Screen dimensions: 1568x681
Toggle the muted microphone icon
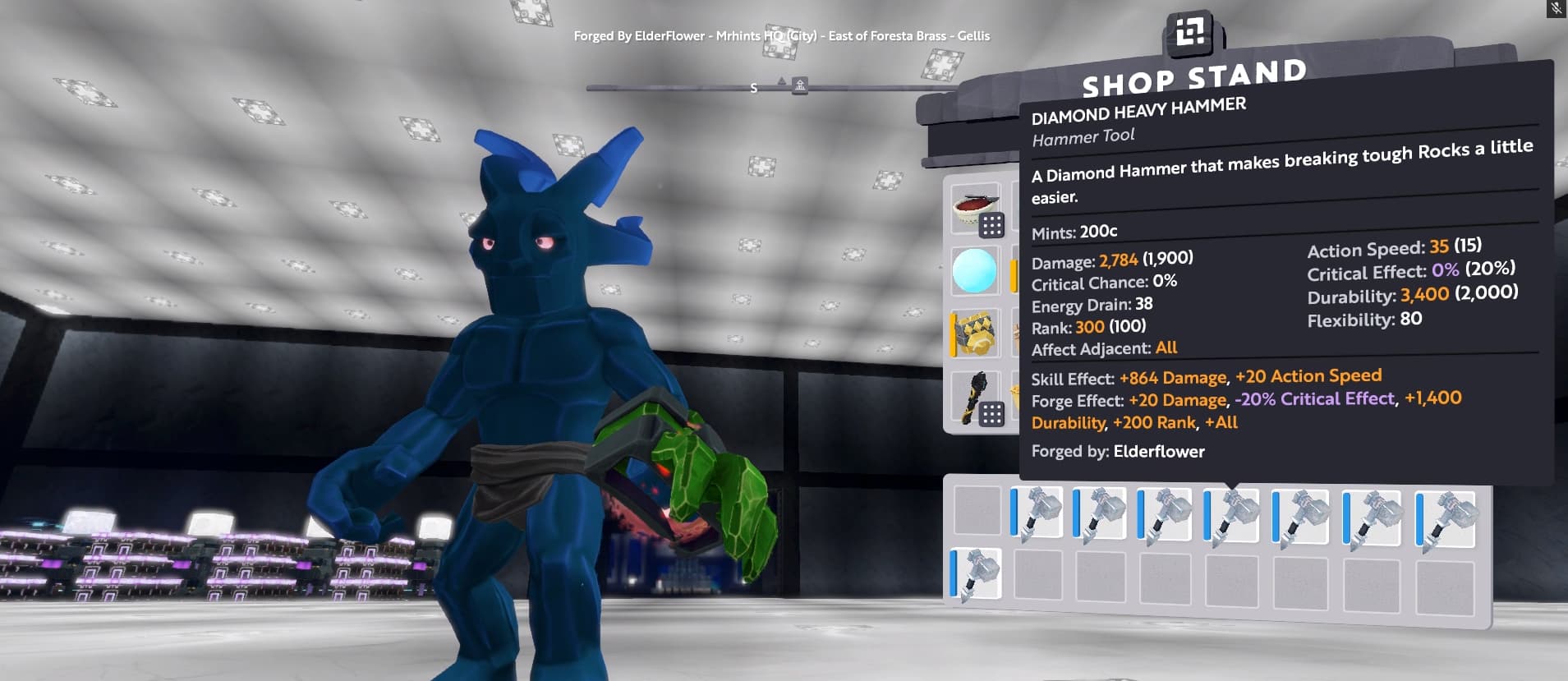point(1556,8)
